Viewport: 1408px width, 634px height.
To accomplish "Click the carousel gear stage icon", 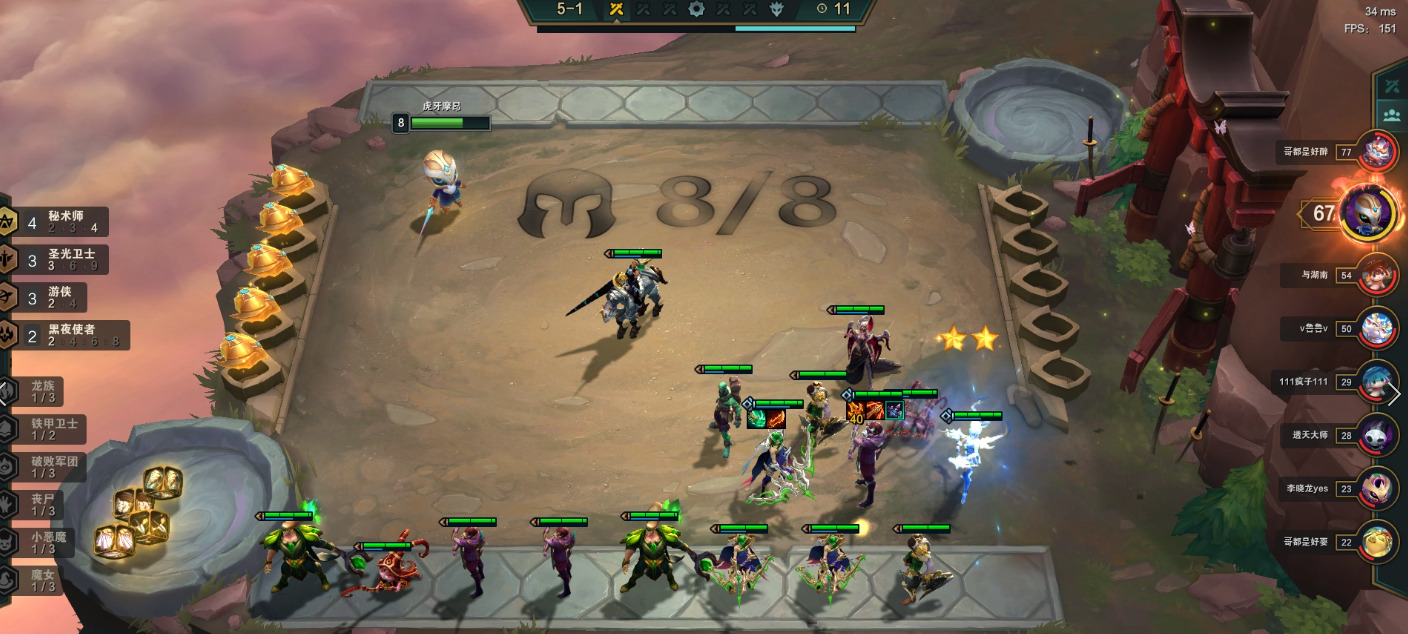I will click(x=696, y=9).
